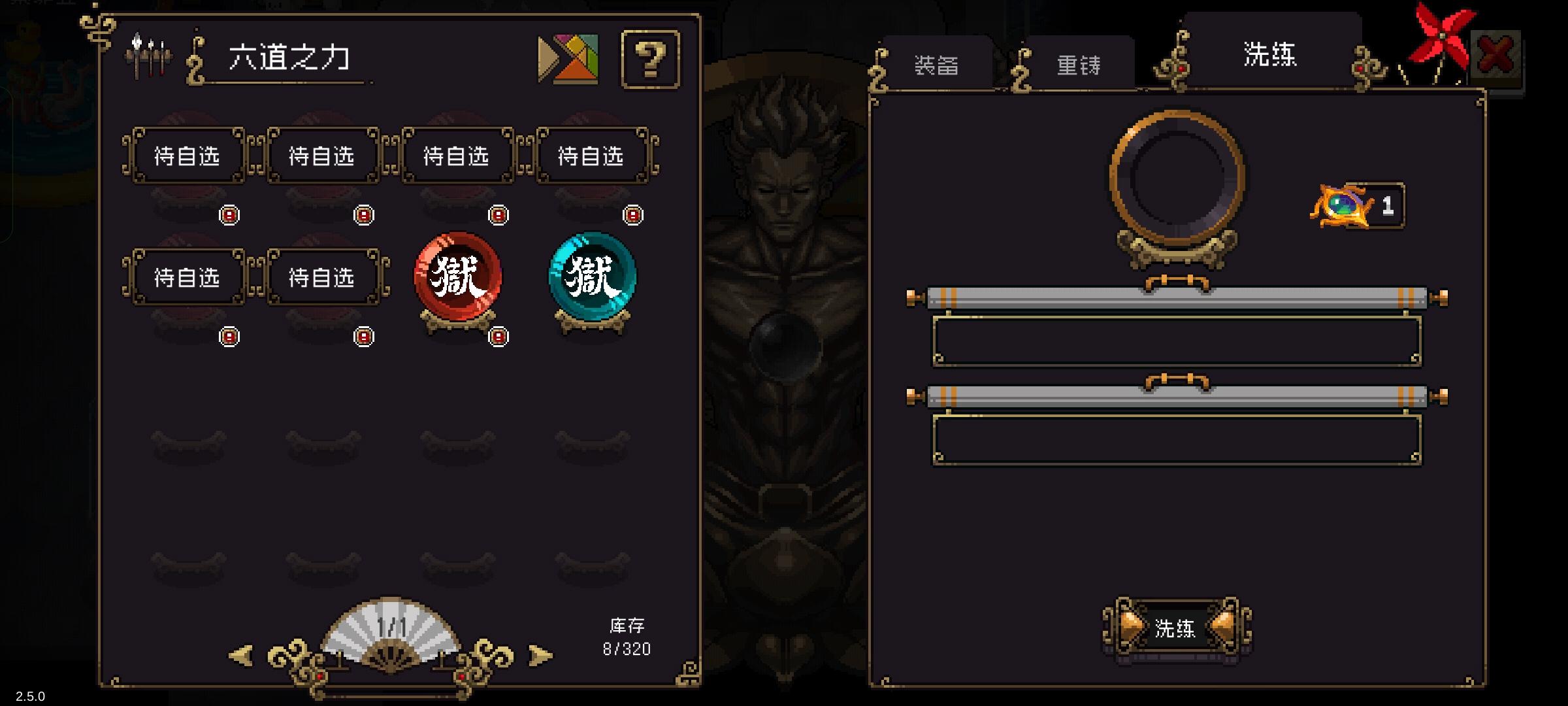Image resolution: width=1568 pixels, height=706 pixels.
Task: Toggle the red seal badge under second-row 待自选 slot
Action: point(229,336)
